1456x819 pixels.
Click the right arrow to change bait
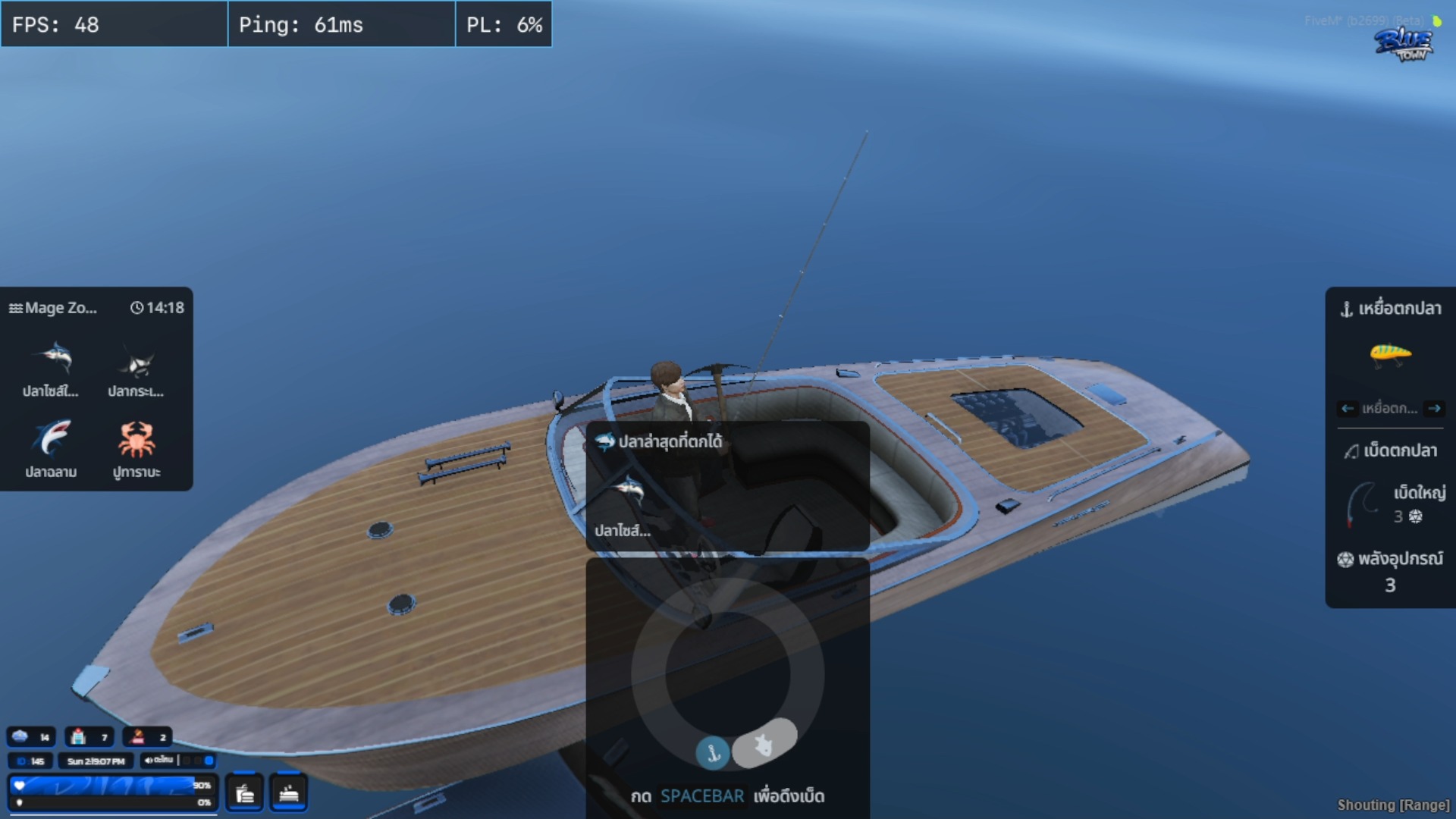click(1434, 409)
